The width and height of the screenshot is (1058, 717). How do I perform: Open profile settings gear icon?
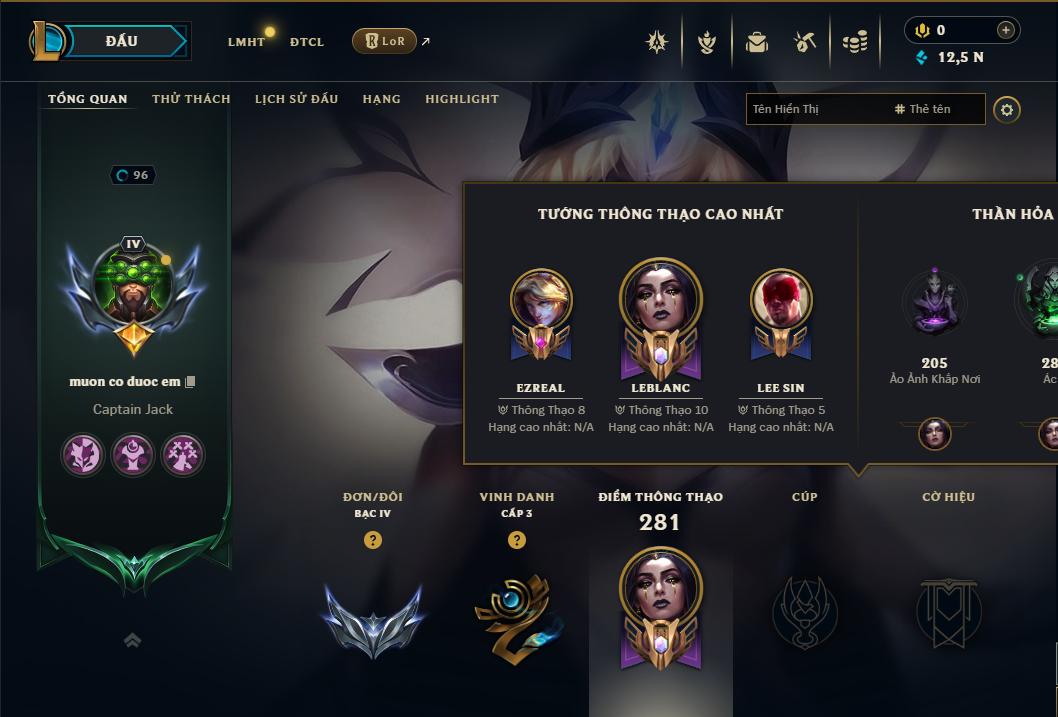click(1007, 109)
